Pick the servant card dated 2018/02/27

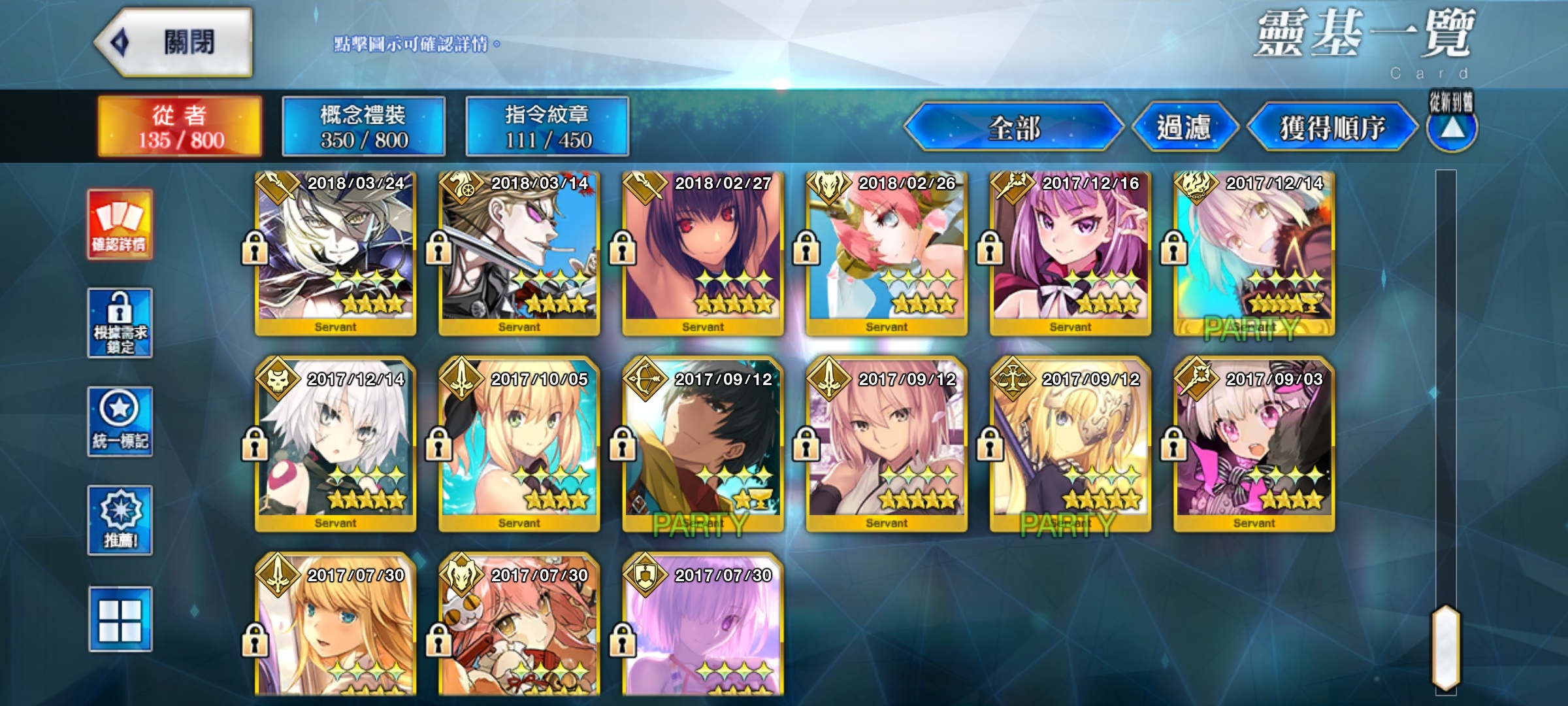[x=703, y=255]
